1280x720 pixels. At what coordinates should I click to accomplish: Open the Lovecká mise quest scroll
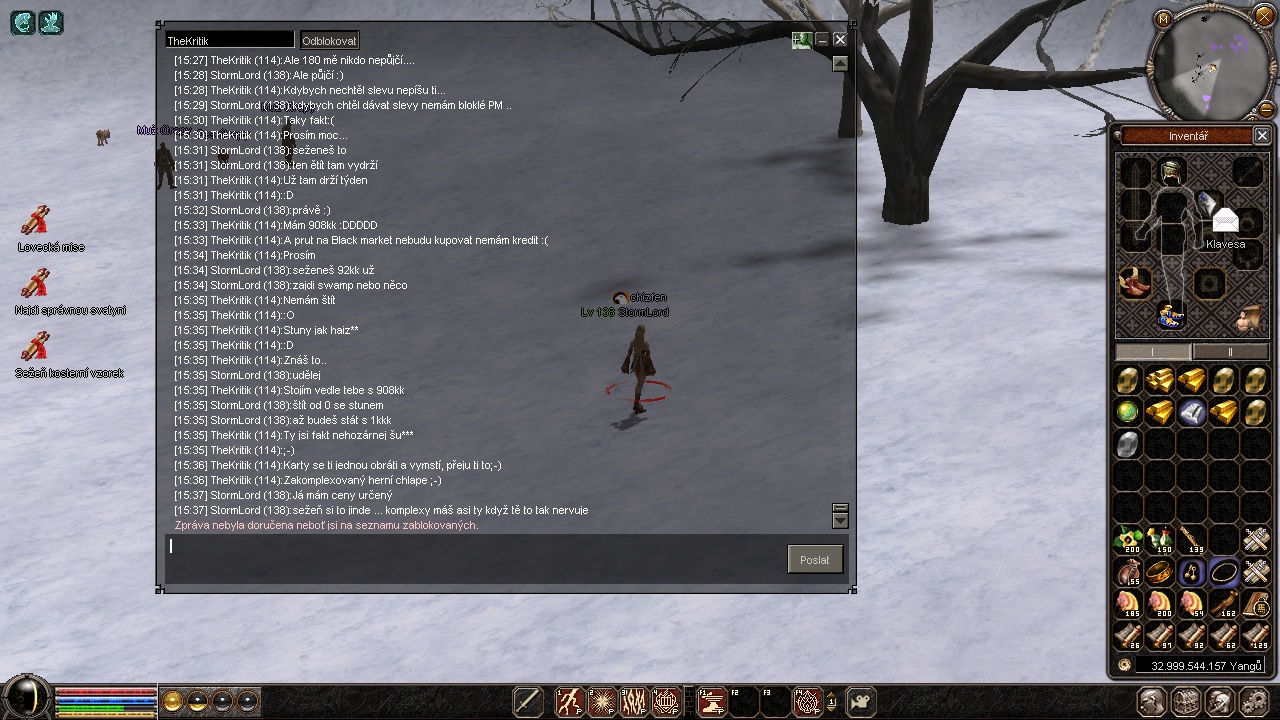tap(36, 221)
